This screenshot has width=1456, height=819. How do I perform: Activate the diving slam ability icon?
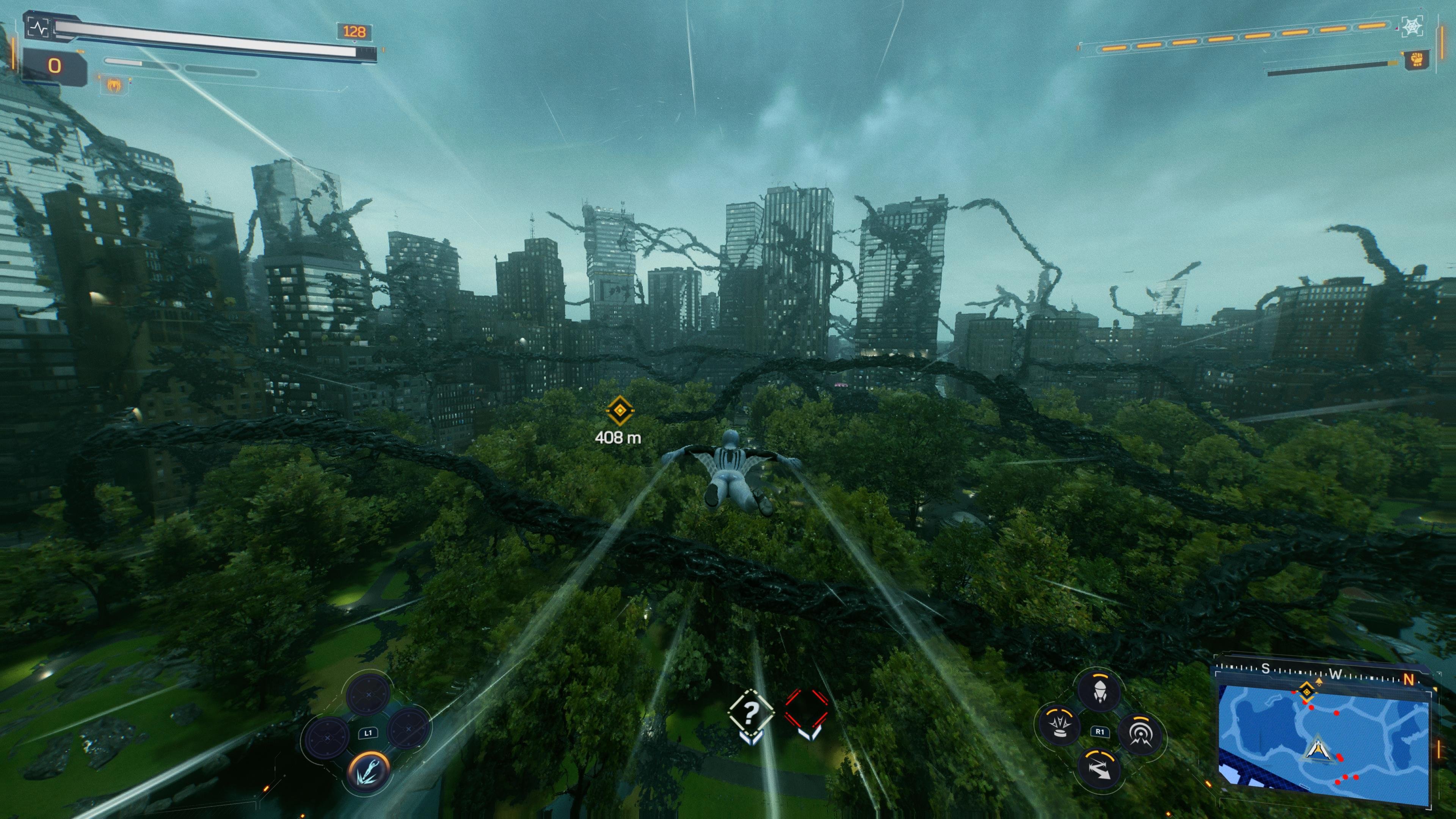(x=369, y=770)
